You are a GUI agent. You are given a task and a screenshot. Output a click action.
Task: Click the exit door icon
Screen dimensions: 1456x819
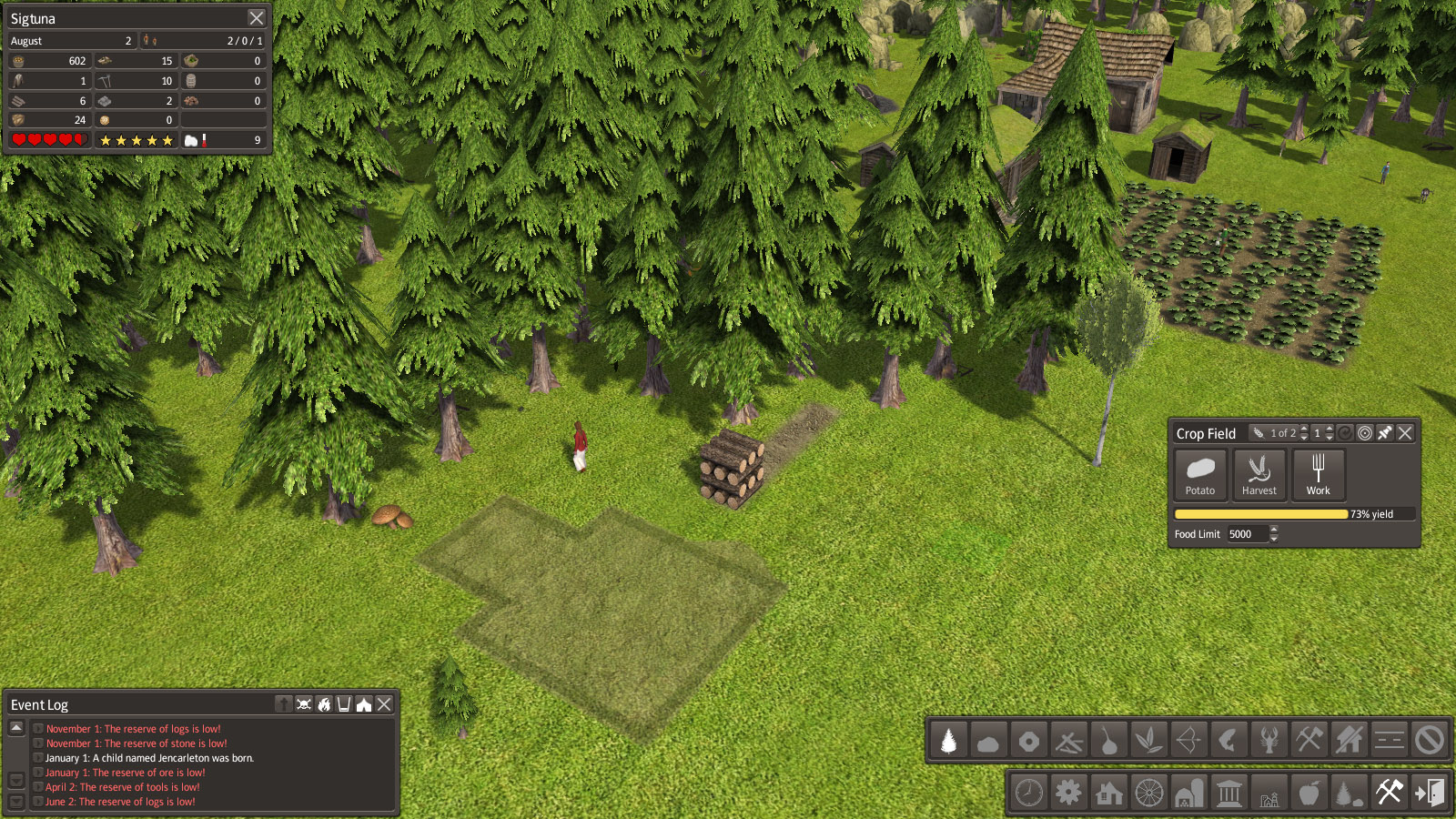coord(1429,793)
